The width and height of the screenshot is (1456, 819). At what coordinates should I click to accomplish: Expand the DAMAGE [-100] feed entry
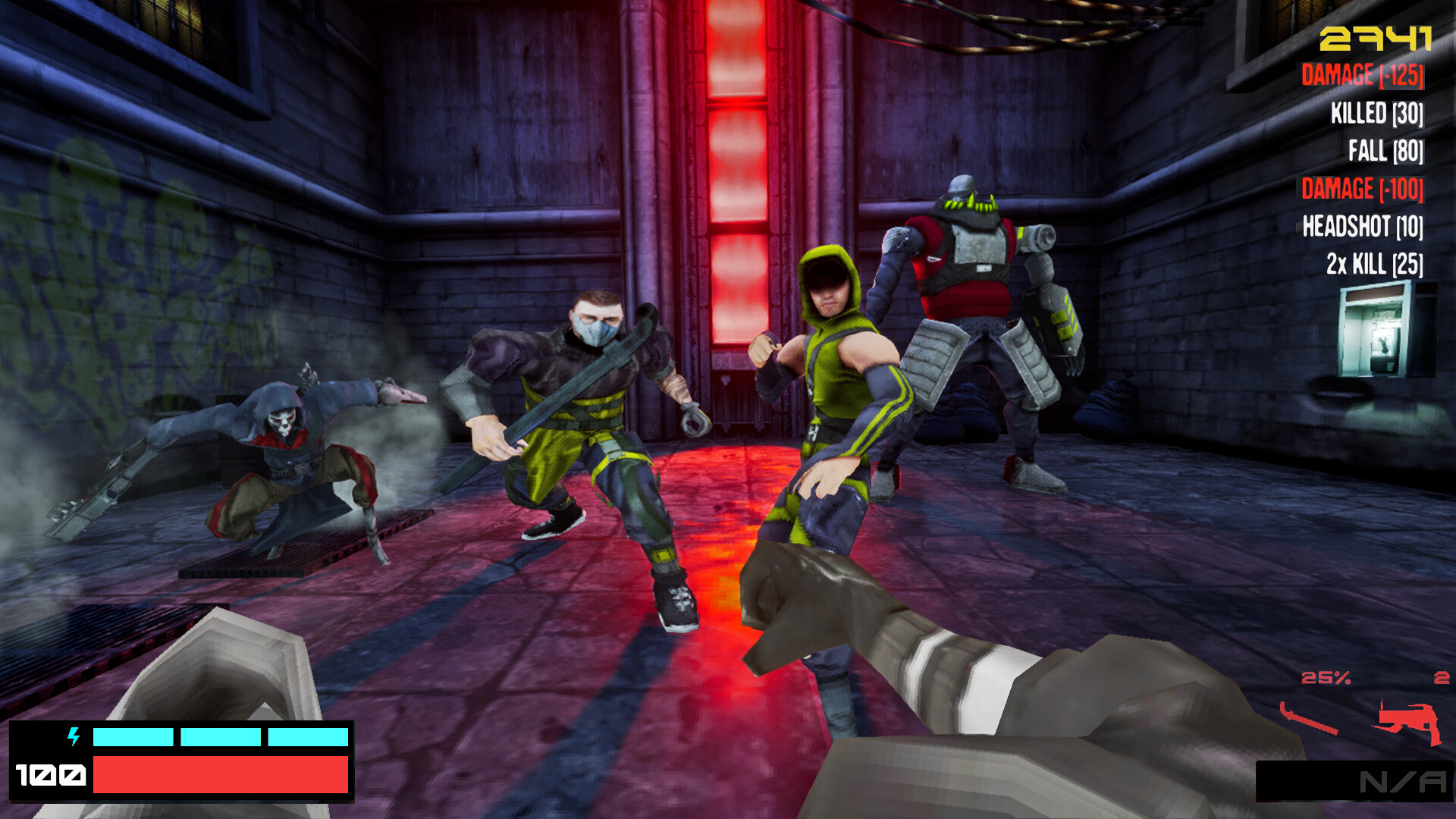(x=1361, y=190)
